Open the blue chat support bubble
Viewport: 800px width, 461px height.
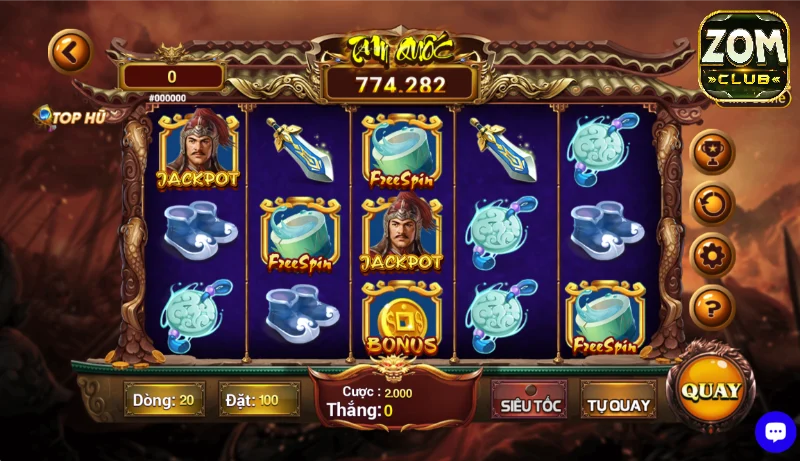point(775,432)
